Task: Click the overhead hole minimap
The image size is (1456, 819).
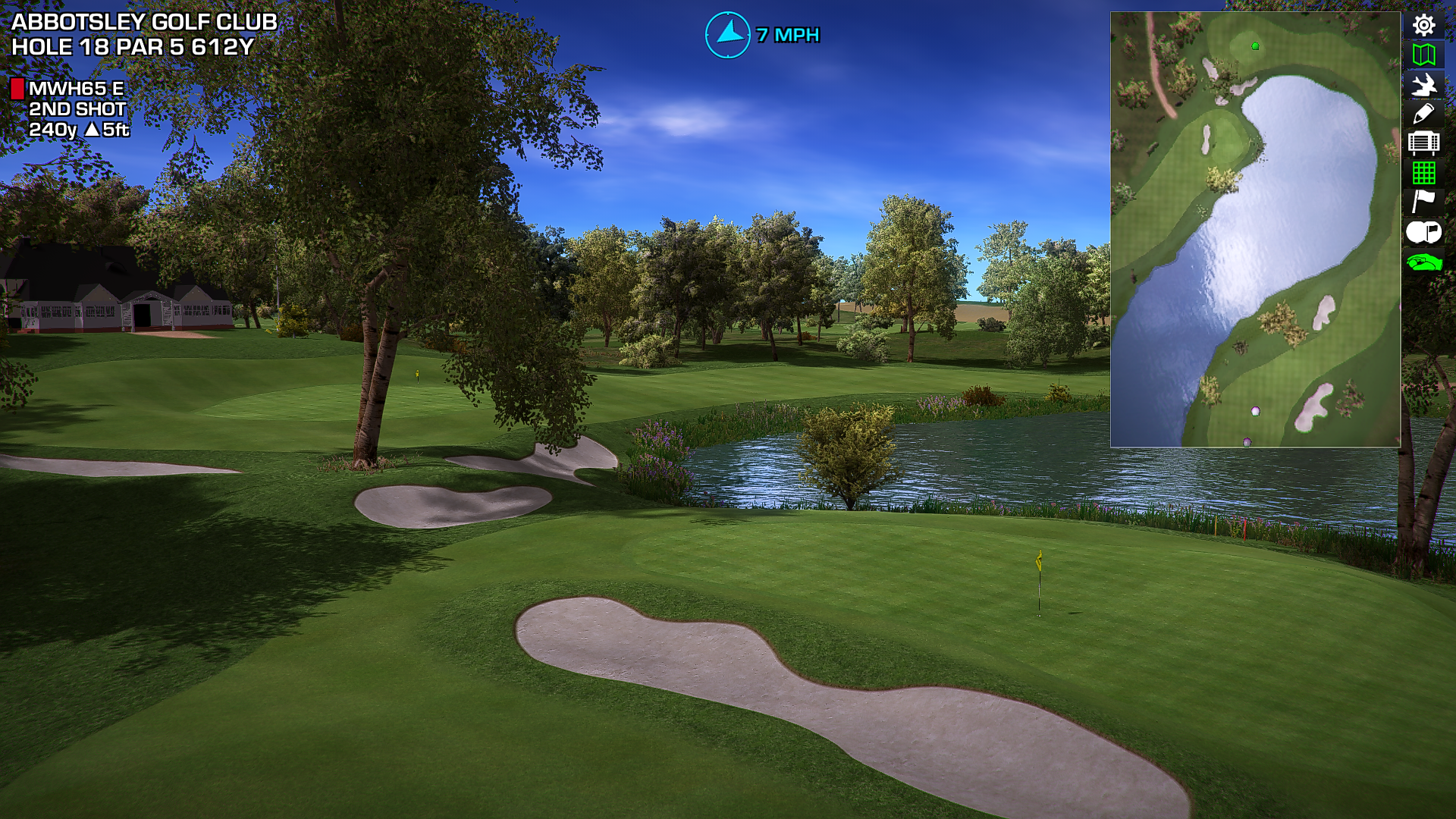Action: point(1255,229)
